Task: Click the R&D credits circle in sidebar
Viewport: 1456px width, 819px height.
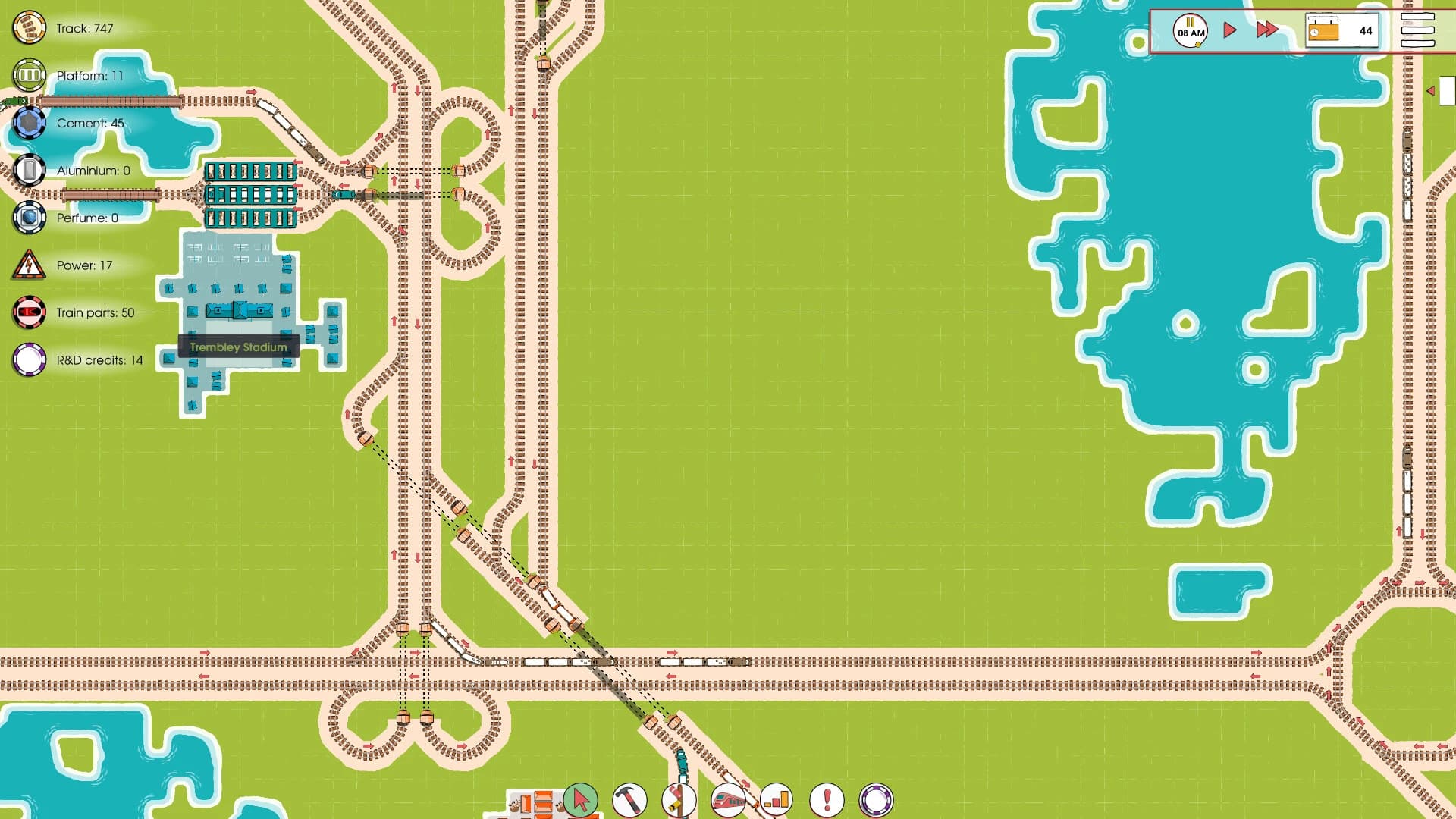Action: tap(29, 359)
